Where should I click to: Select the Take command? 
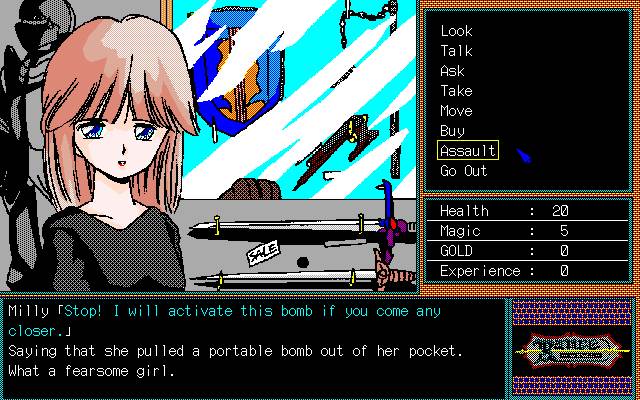point(456,91)
